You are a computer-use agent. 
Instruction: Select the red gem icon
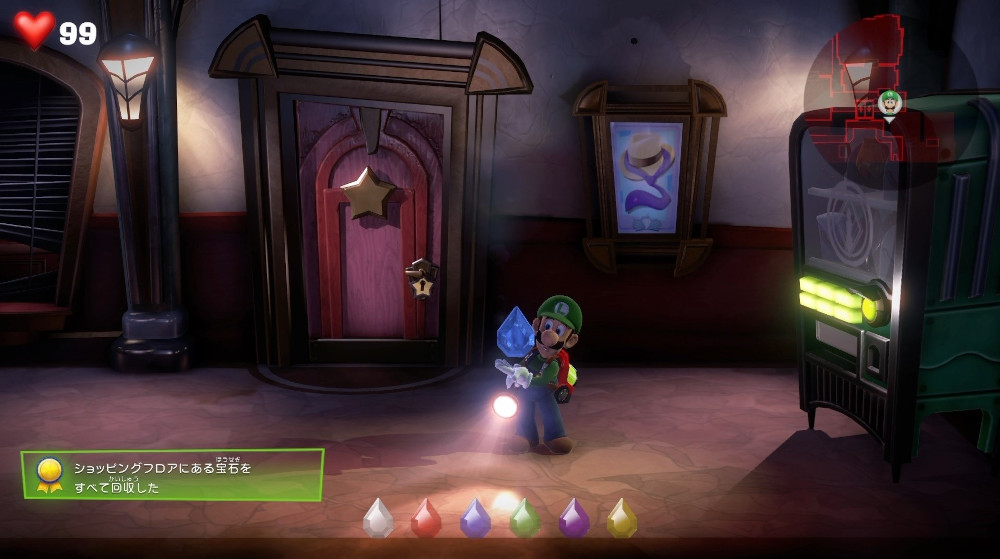point(427,518)
